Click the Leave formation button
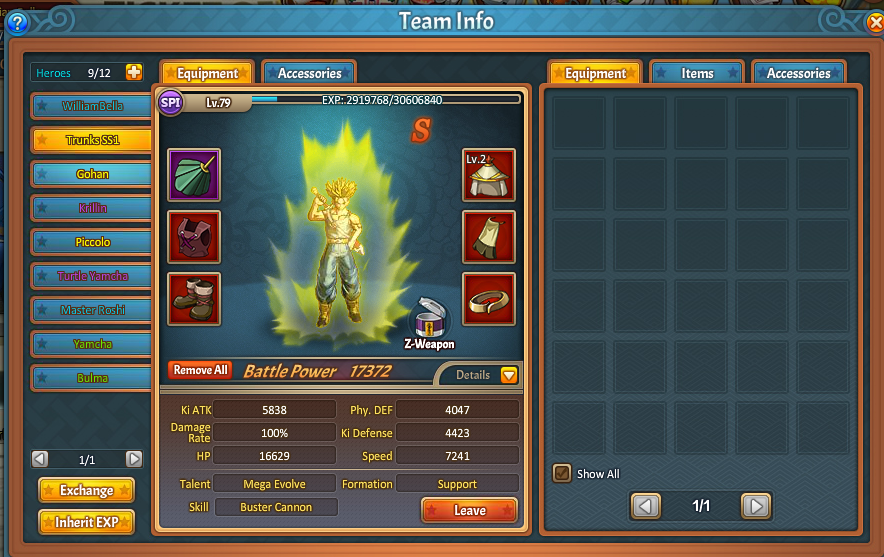Image resolution: width=884 pixels, height=557 pixels. click(469, 510)
